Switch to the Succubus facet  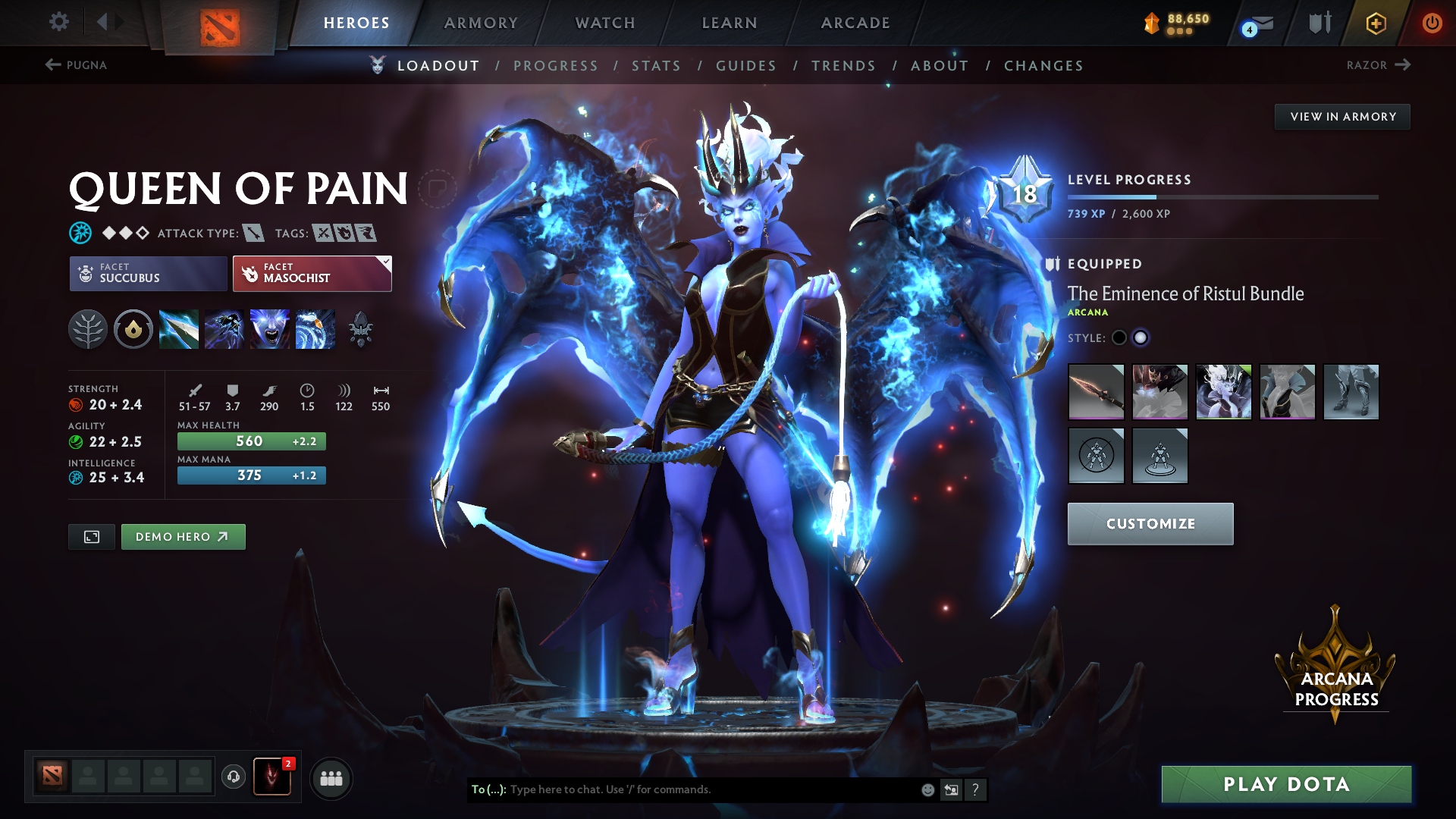[x=147, y=273]
